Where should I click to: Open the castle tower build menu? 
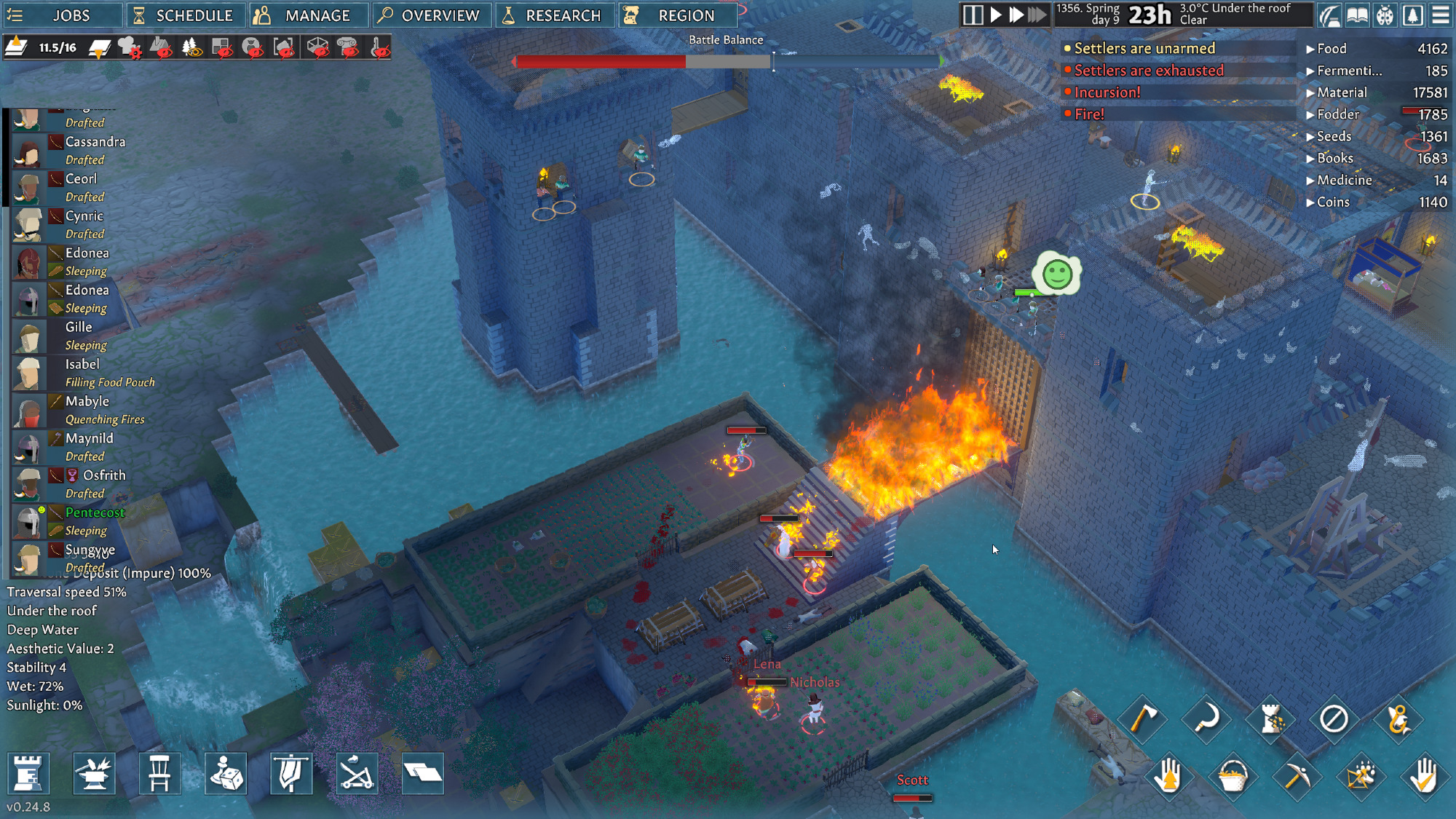28,773
